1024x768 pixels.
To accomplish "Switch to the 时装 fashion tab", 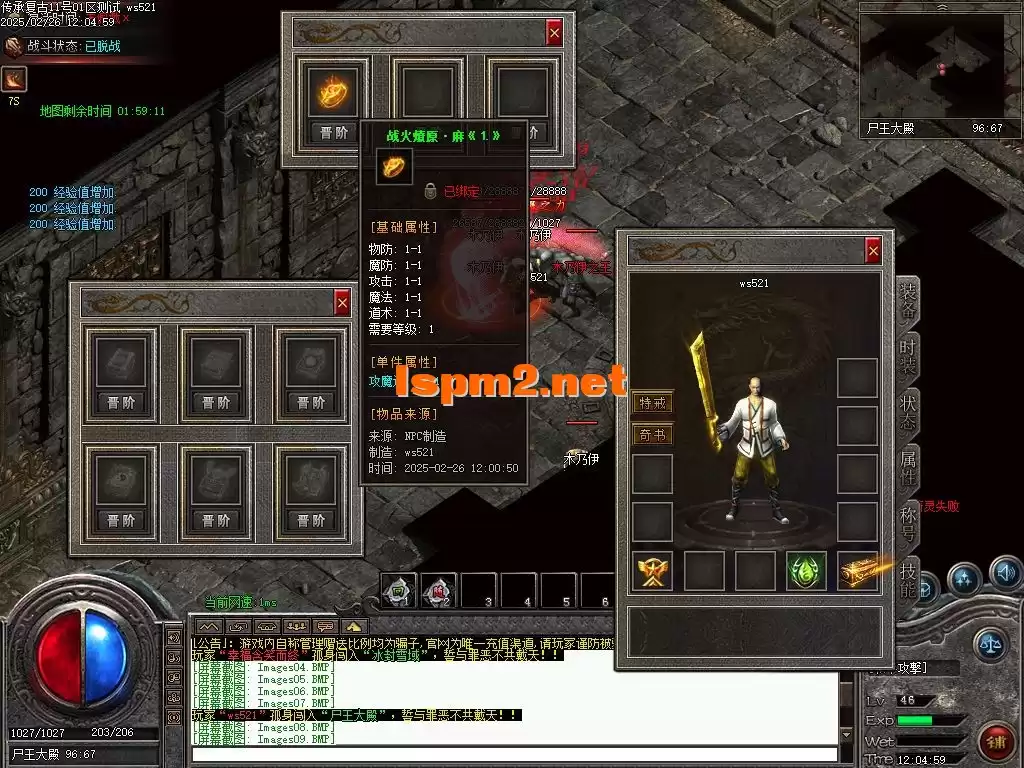I will coord(907,356).
